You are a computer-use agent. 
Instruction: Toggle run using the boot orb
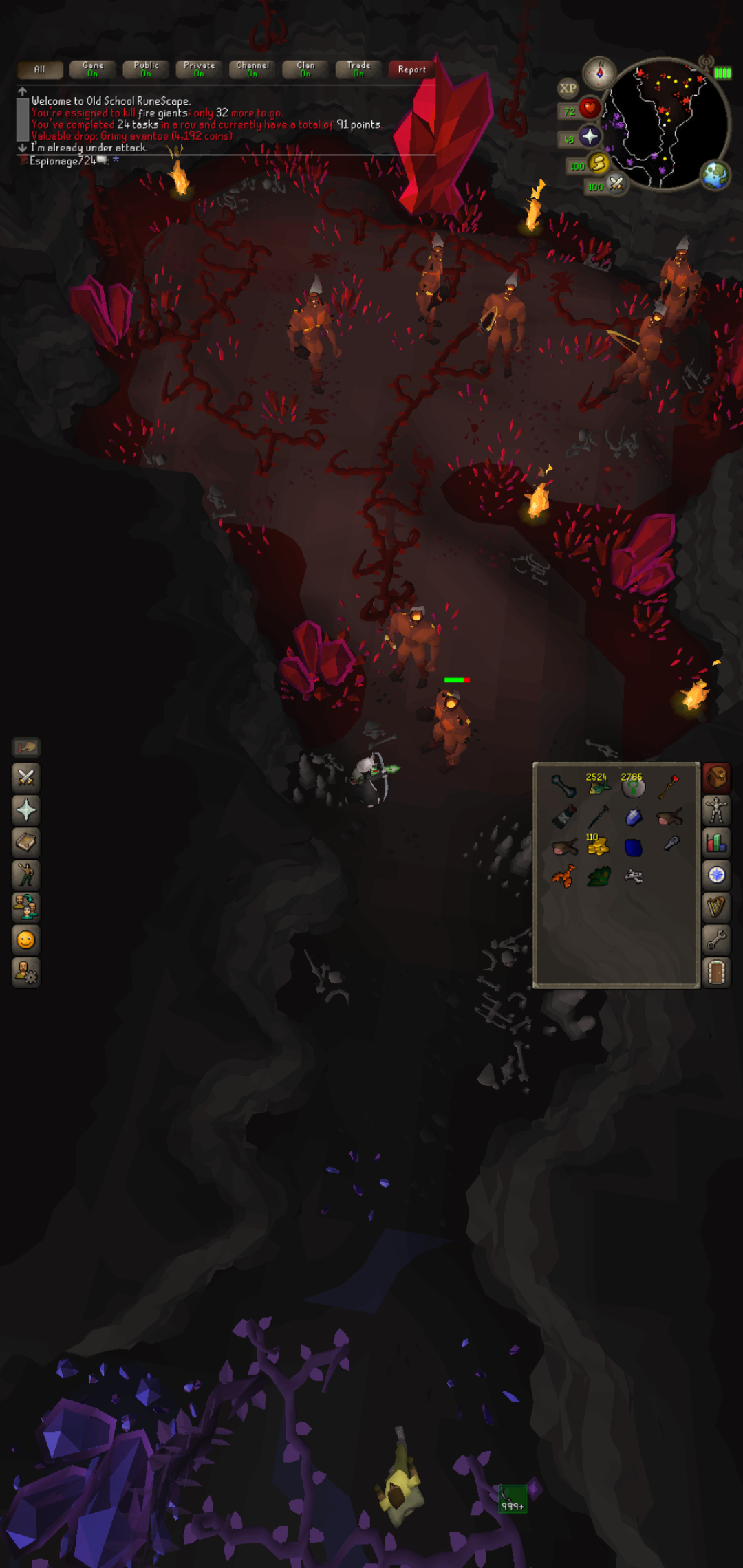click(x=598, y=164)
